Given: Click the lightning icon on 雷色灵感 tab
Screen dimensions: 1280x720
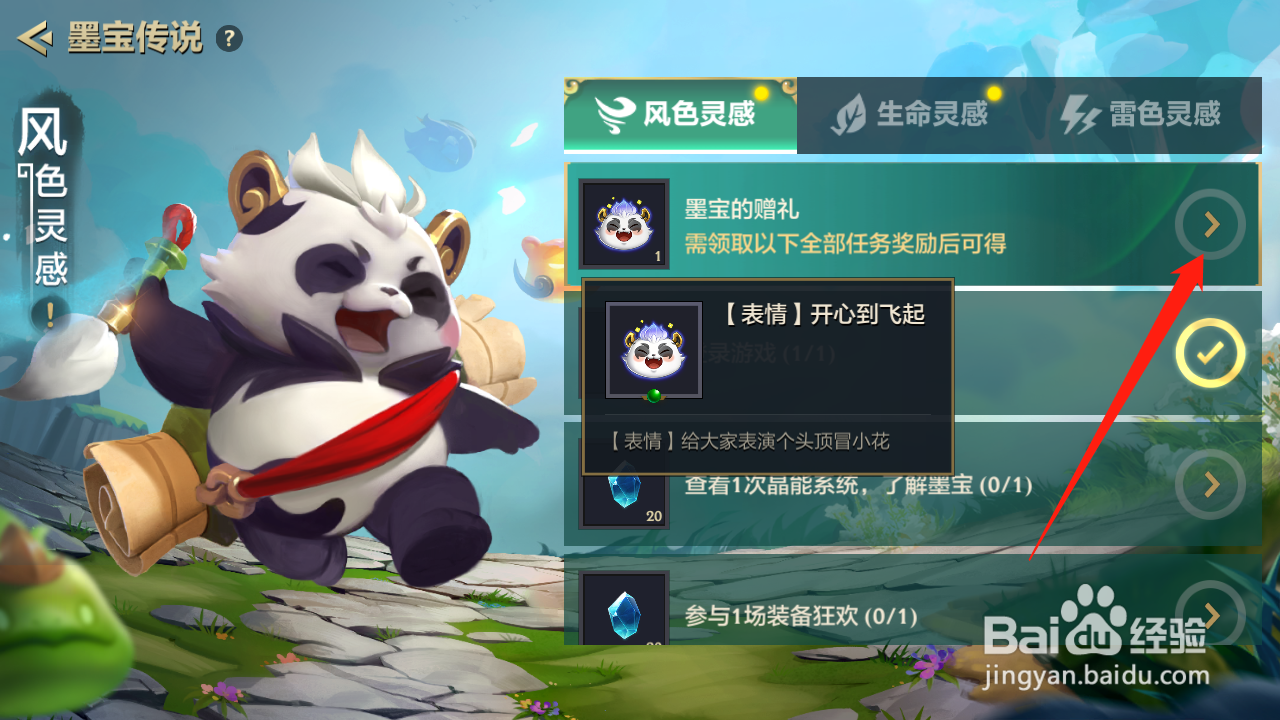Looking at the screenshot, I should coord(1083,114).
